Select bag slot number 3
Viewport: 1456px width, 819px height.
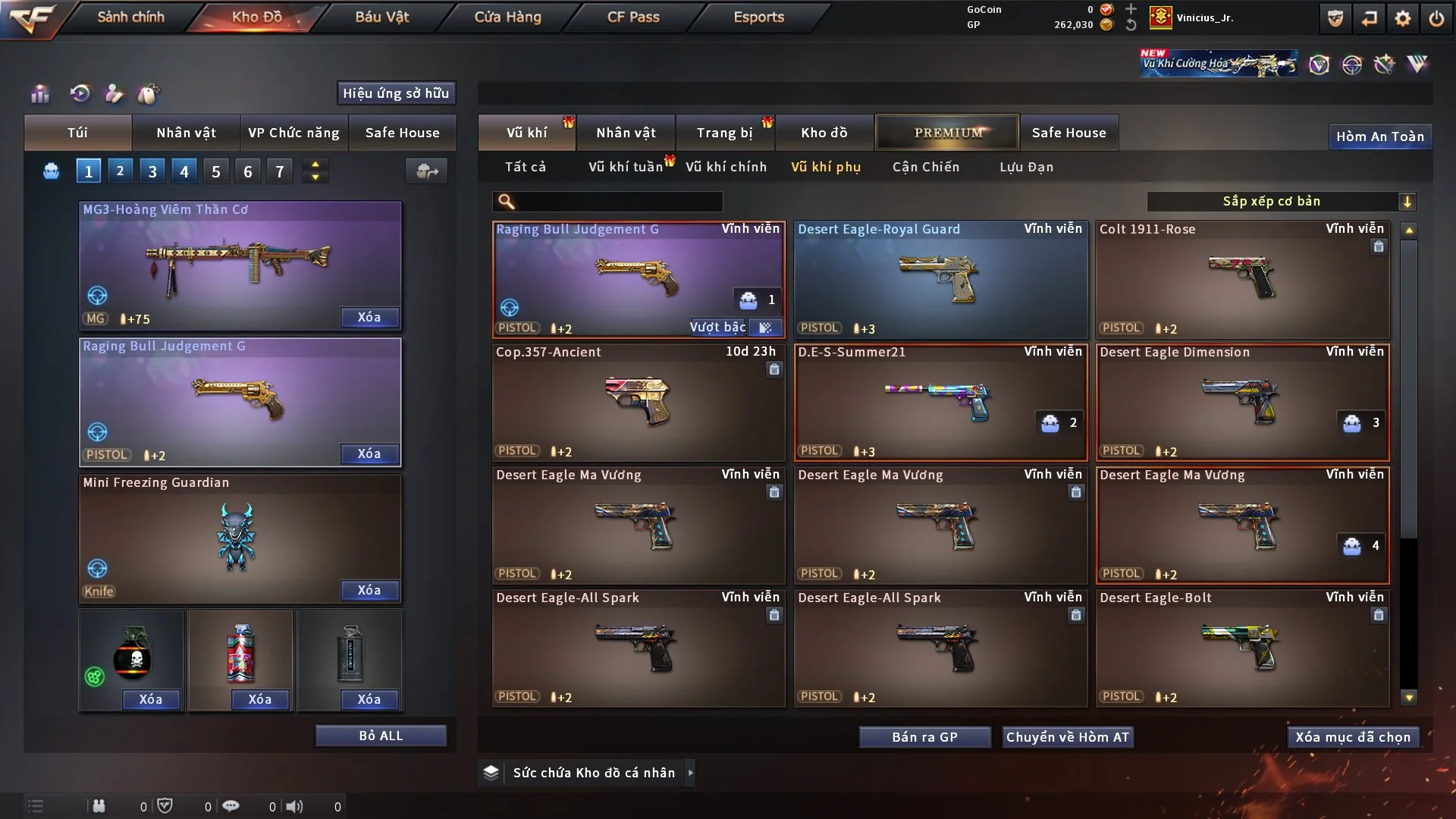pos(152,171)
